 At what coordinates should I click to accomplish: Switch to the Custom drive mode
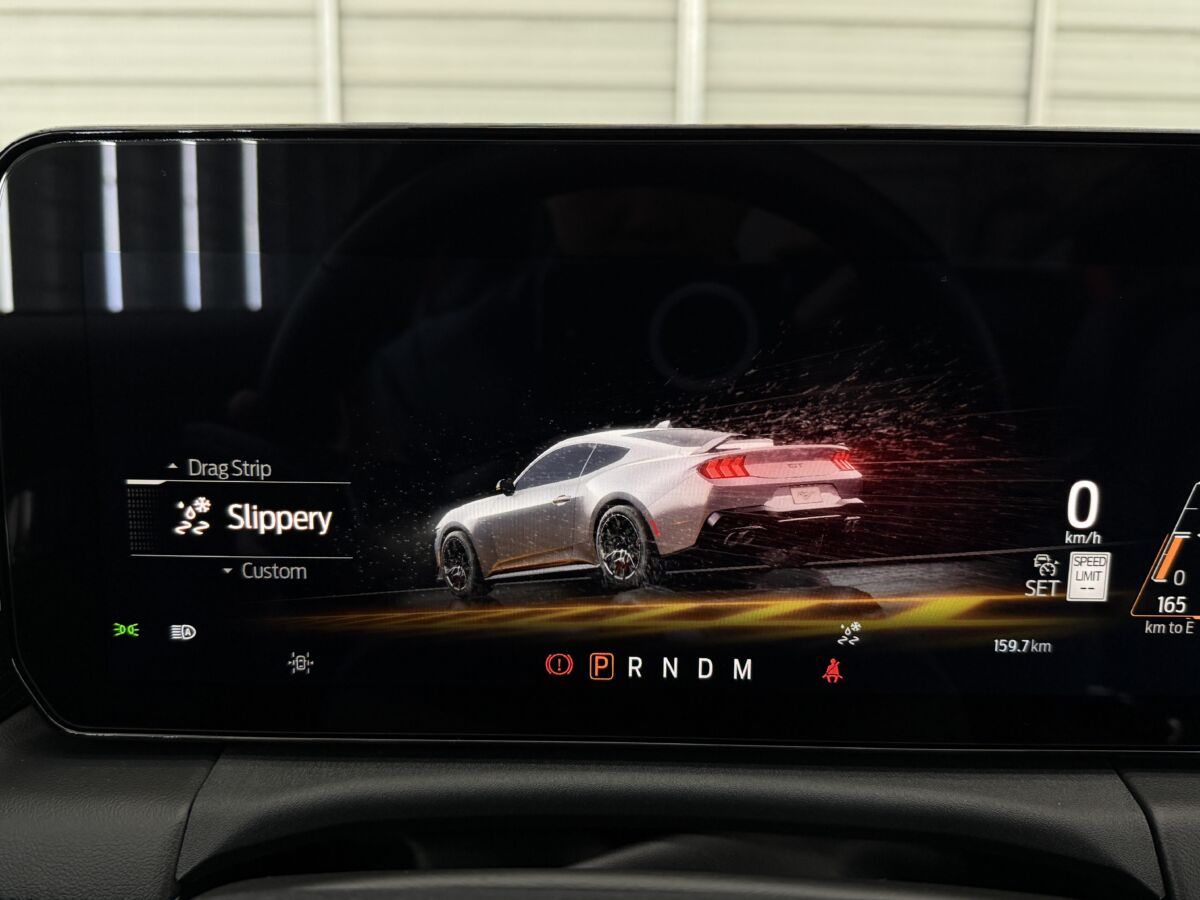[272, 571]
